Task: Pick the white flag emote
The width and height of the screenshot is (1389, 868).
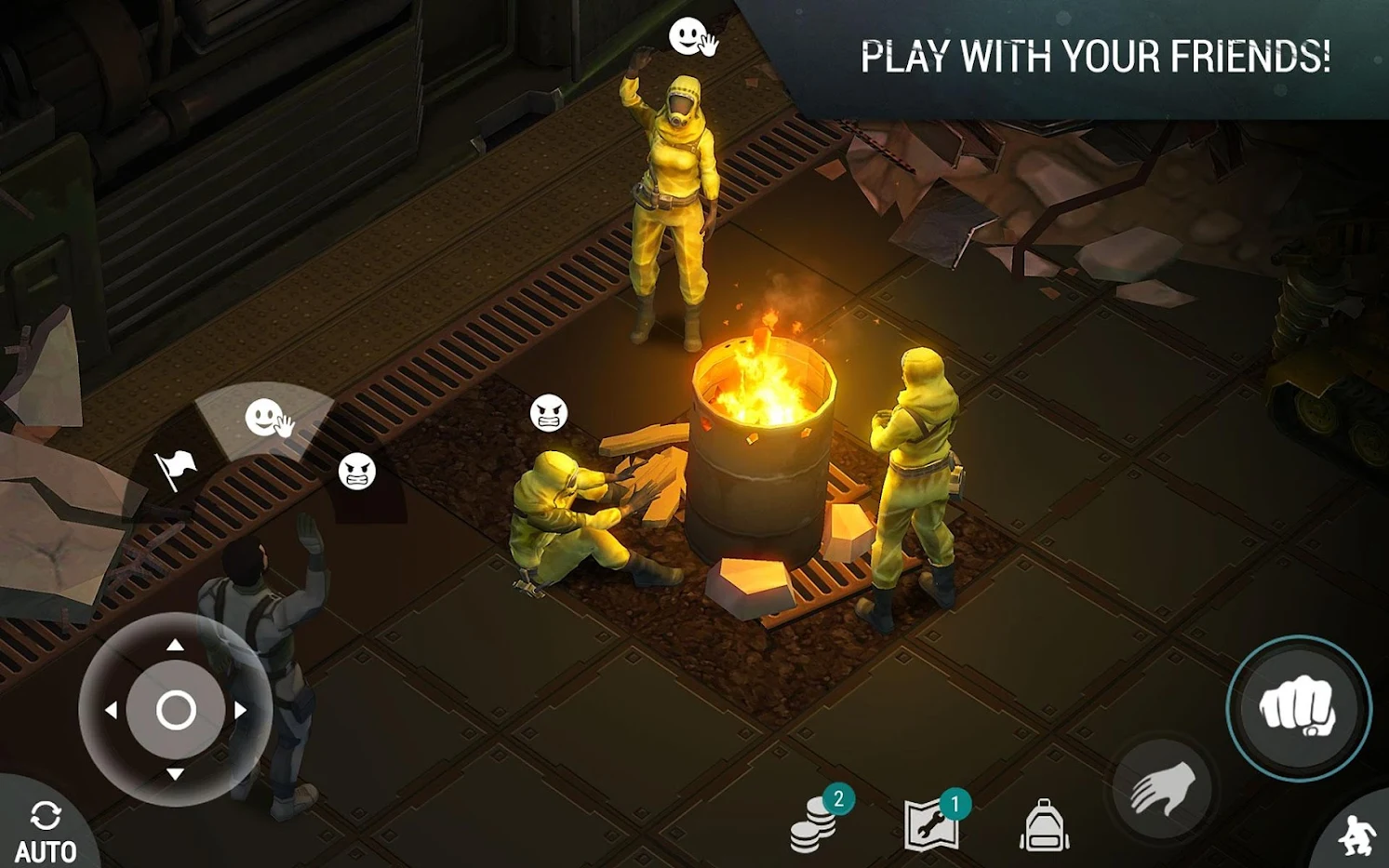Action: [175, 467]
